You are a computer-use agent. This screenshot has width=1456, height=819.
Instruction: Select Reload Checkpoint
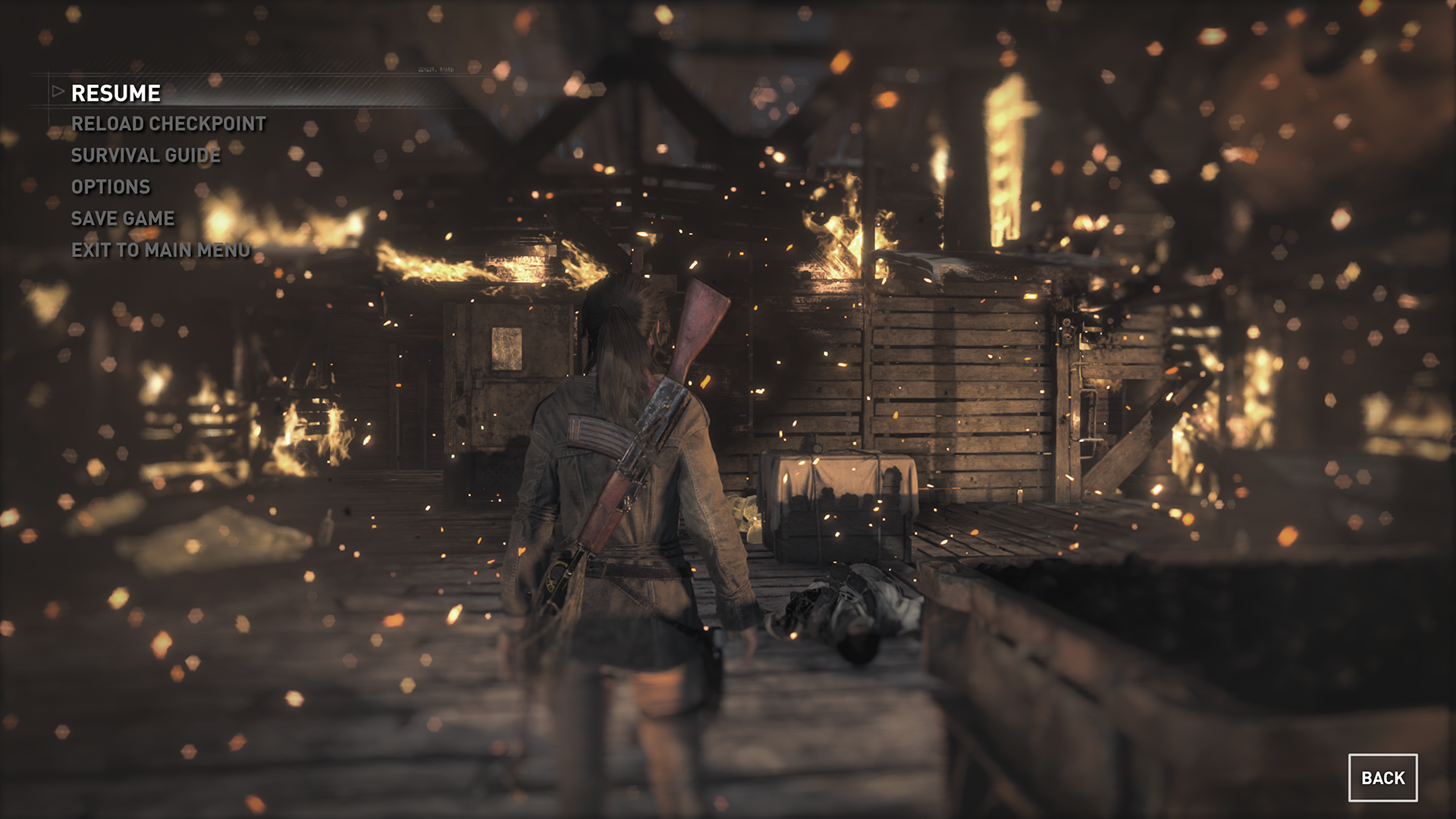168,124
